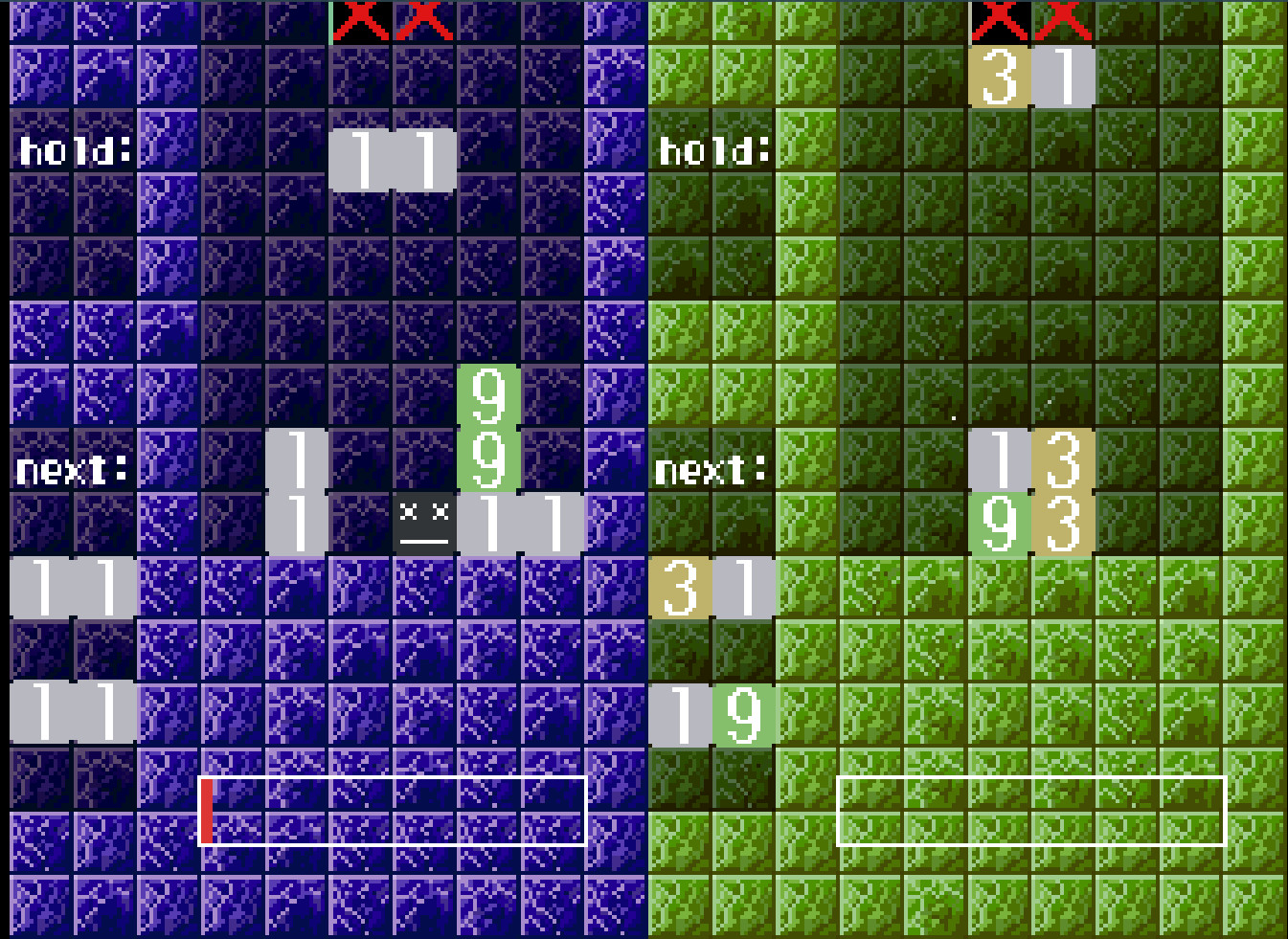This screenshot has height=939, width=1288.
Task: Open the green side's "next:" queue
Action: coord(709,469)
